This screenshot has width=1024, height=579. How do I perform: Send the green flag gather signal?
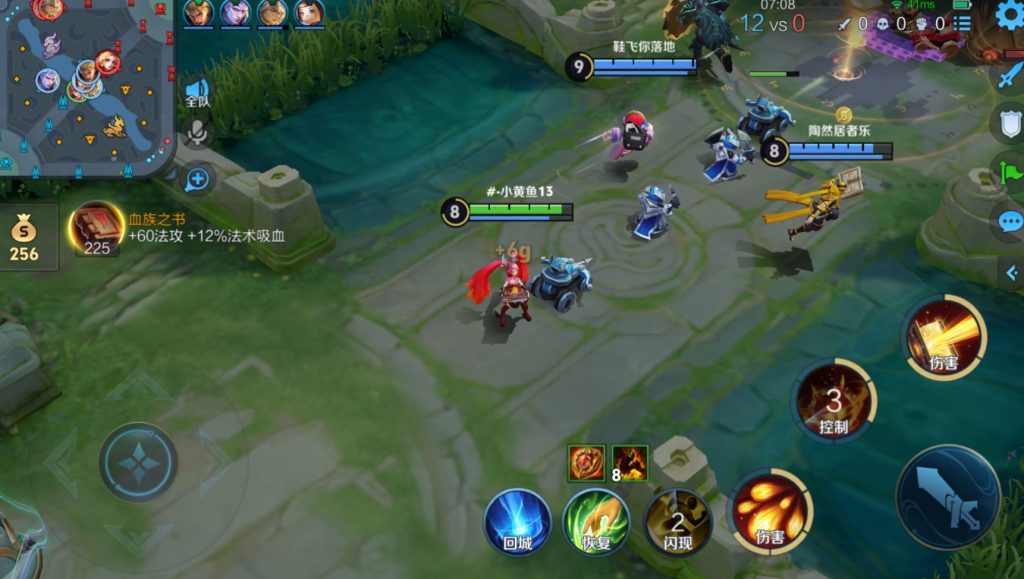pyautogui.click(x=1009, y=172)
